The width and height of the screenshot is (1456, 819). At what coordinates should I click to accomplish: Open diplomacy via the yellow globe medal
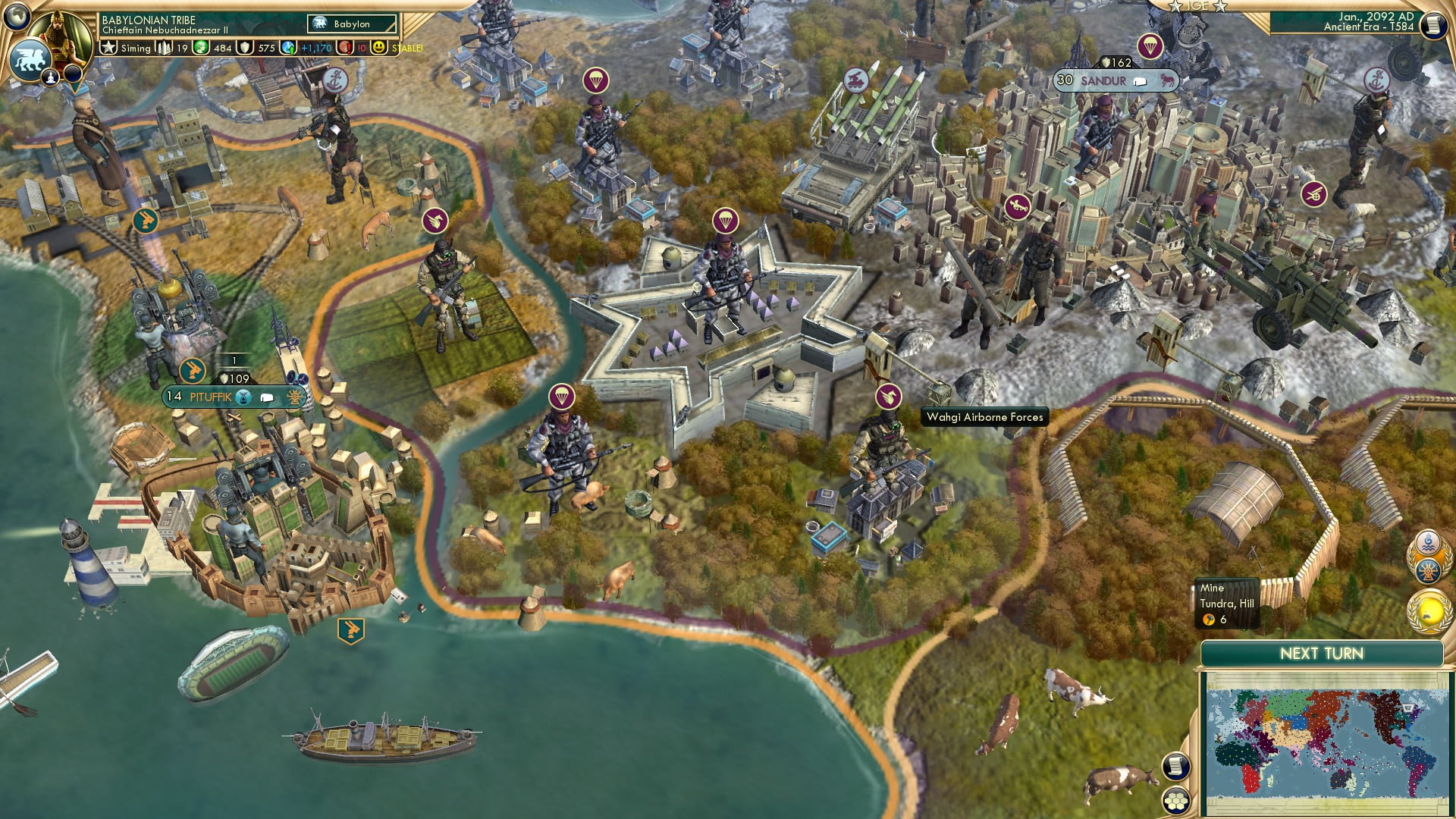[x=1429, y=611]
